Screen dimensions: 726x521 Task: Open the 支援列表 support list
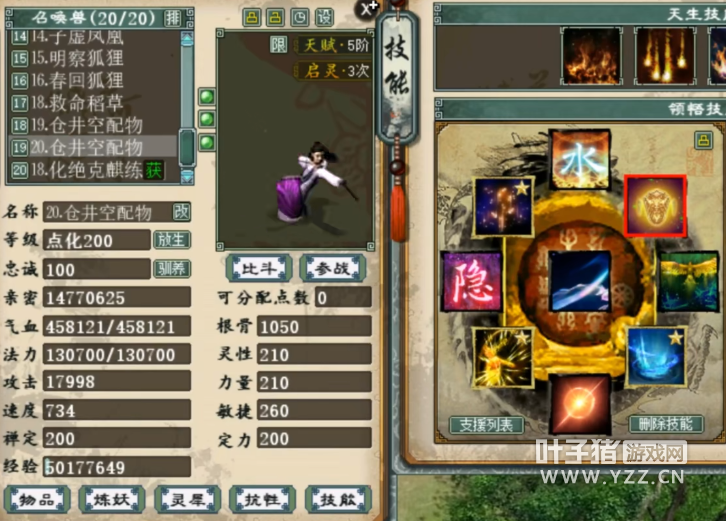487,424
